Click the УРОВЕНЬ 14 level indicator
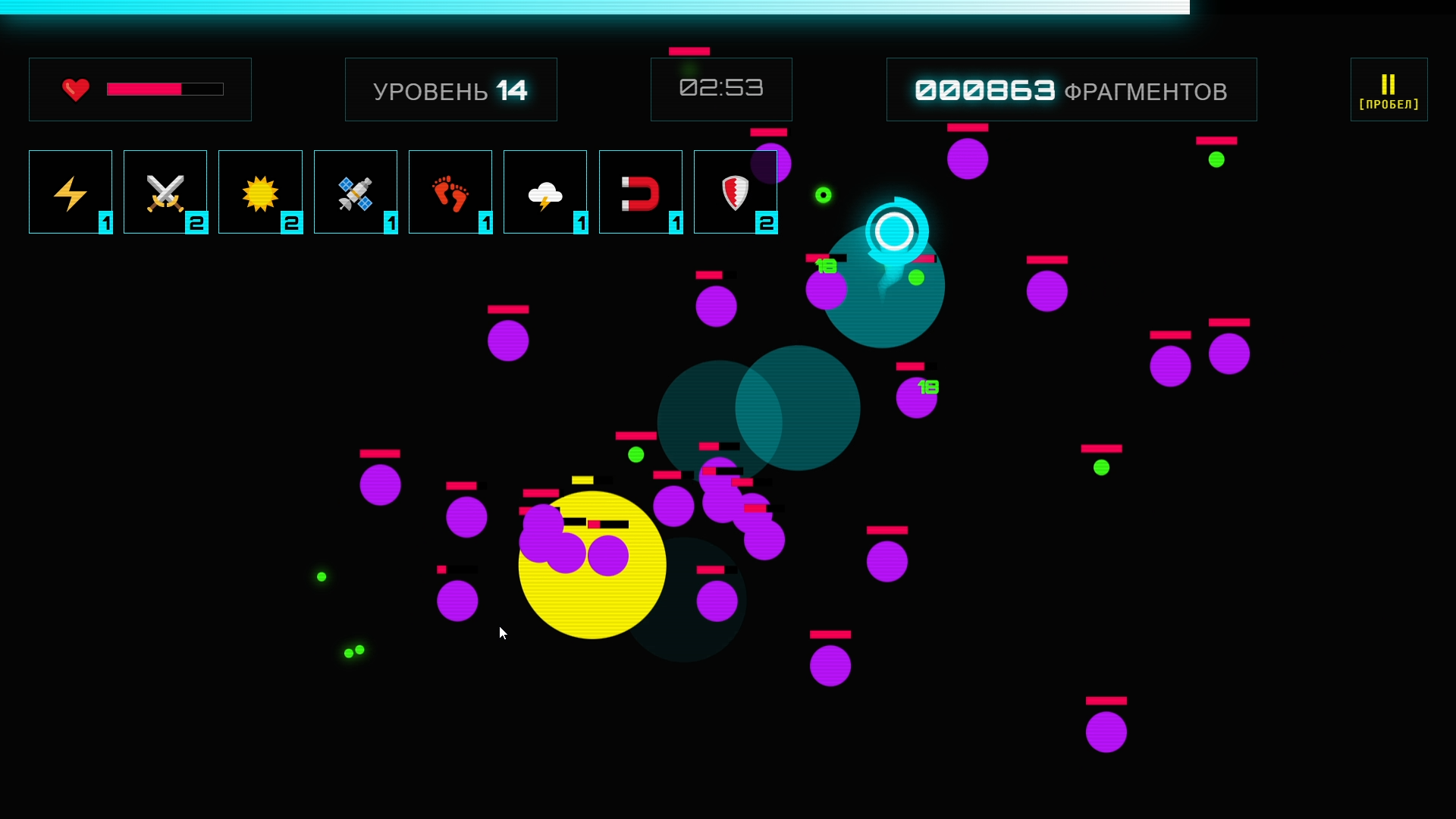 click(x=450, y=89)
